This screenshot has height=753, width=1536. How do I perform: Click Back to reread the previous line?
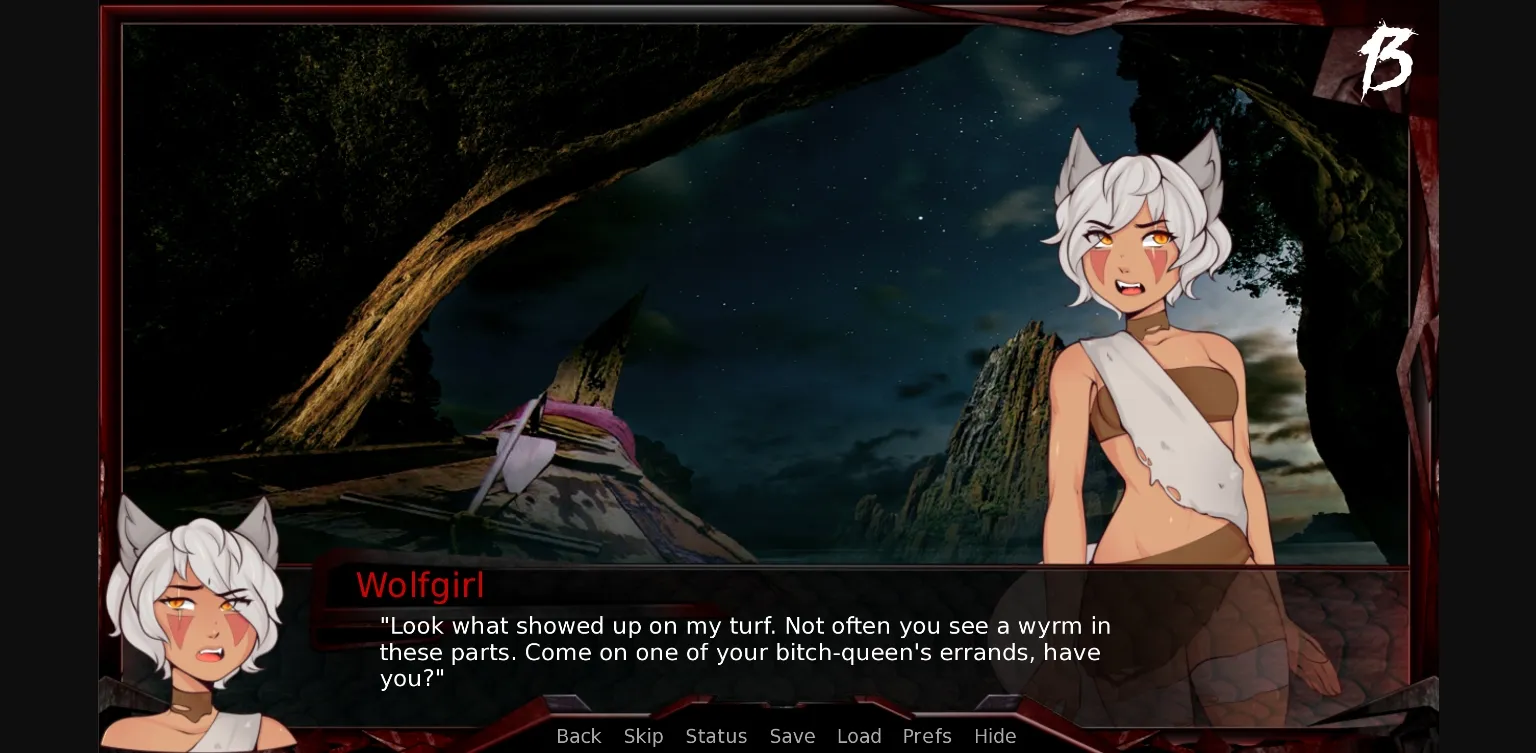click(578, 736)
